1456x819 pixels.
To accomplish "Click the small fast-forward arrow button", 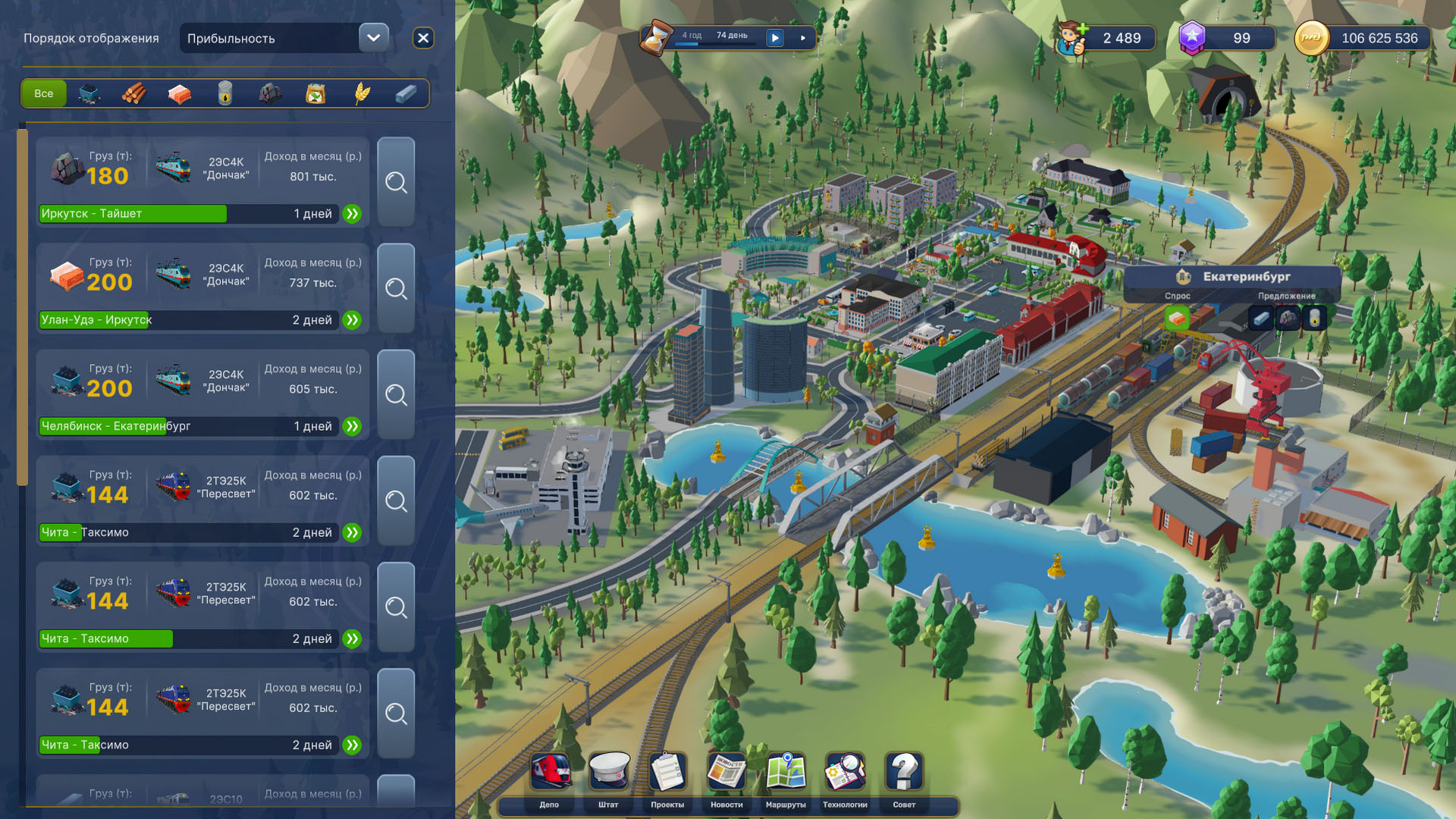I will click(x=803, y=38).
